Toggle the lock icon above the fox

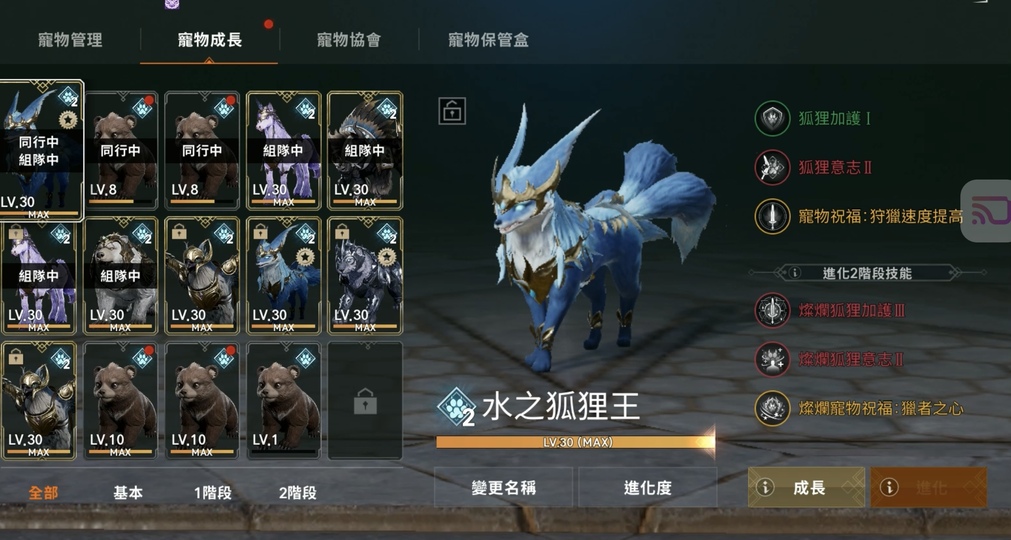(452, 111)
